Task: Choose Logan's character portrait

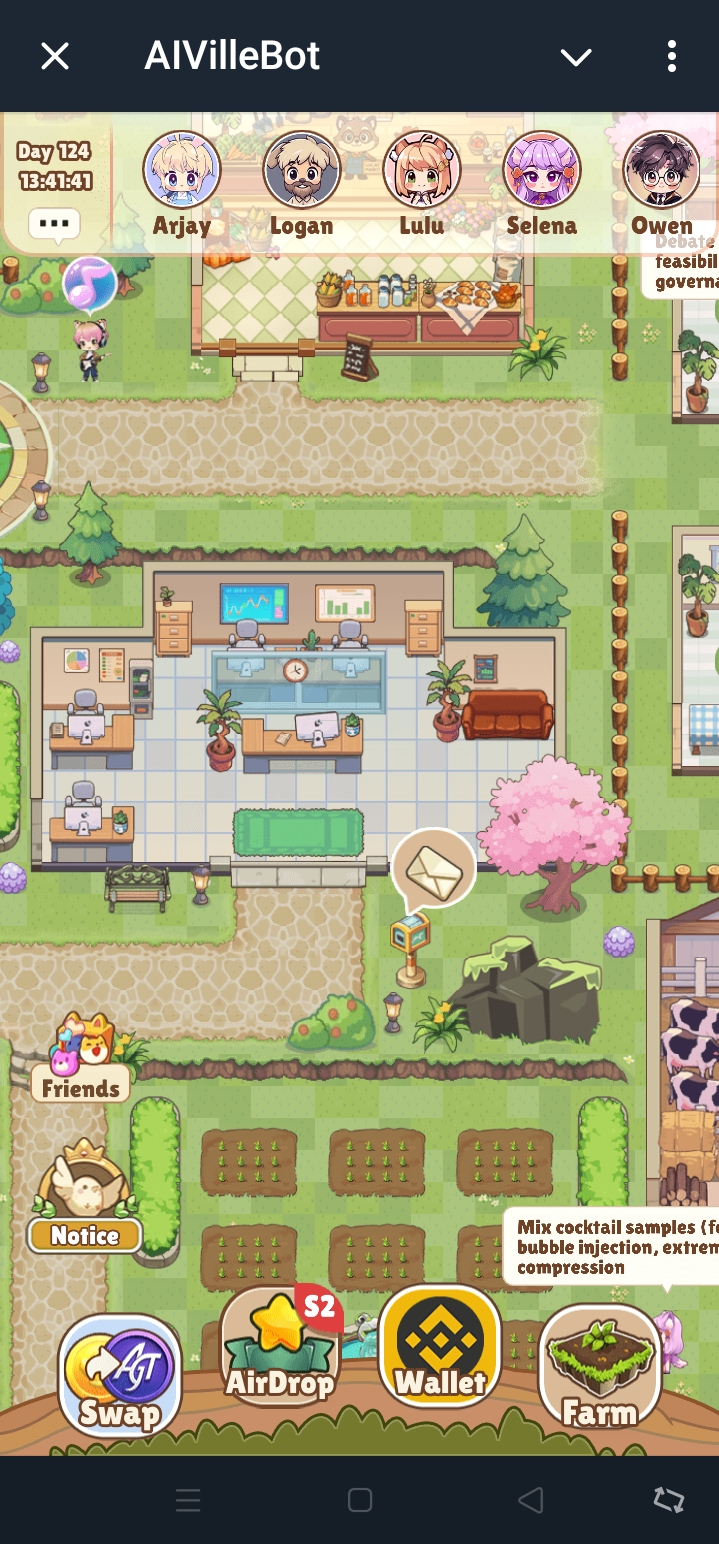Action: pos(301,170)
